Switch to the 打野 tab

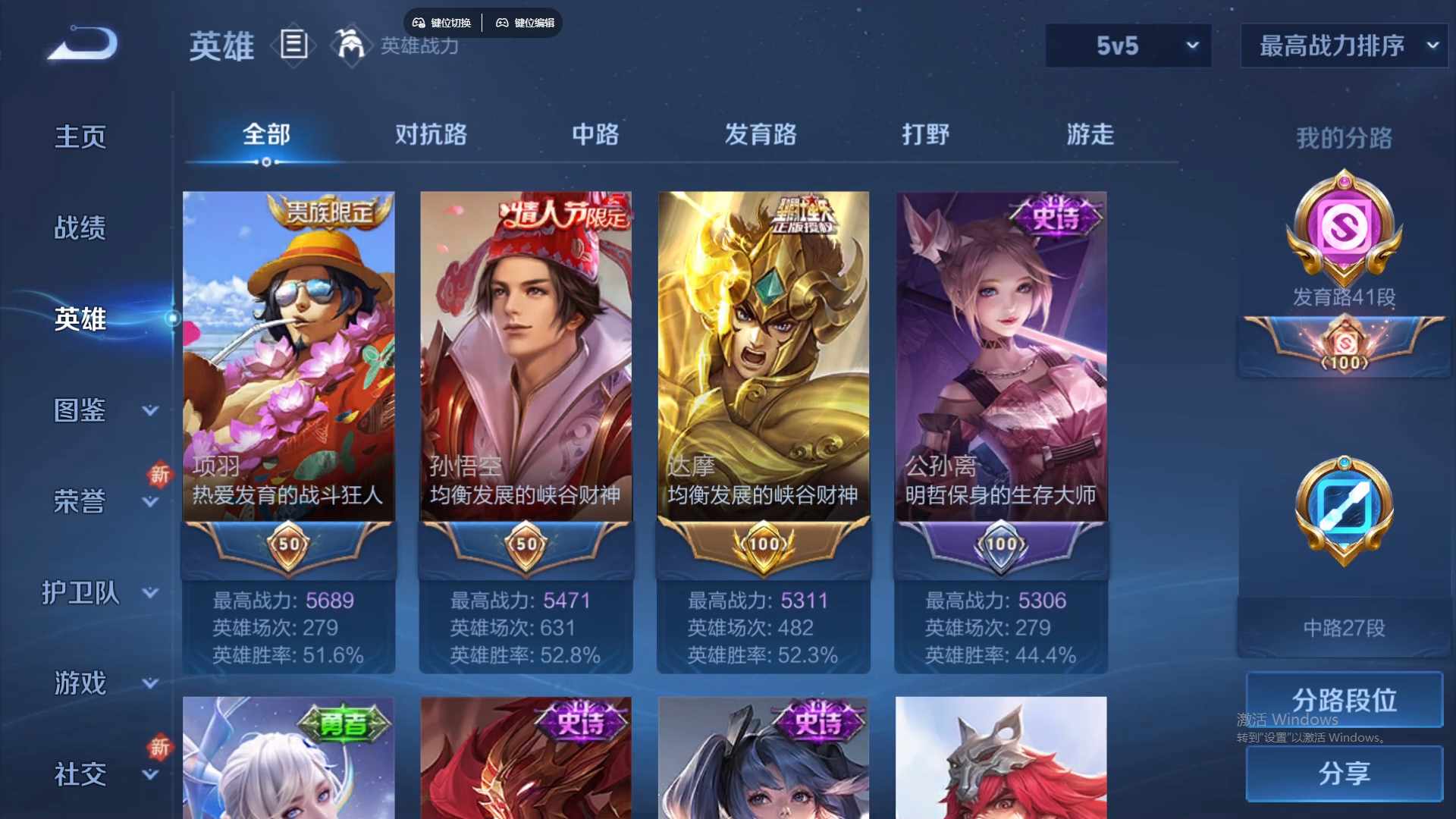(x=926, y=135)
